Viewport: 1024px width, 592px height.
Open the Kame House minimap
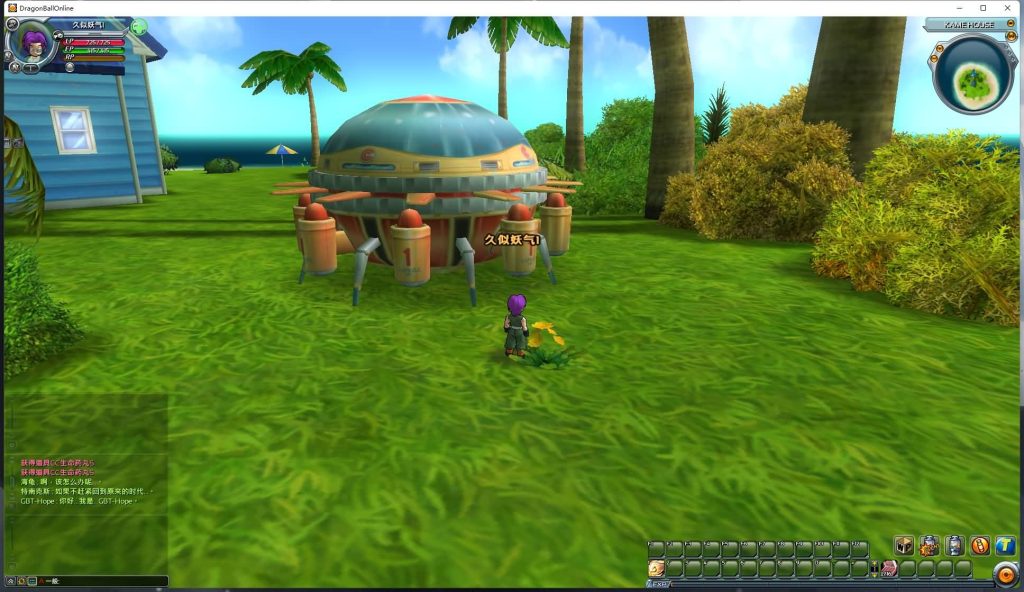pyautogui.click(x=972, y=75)
